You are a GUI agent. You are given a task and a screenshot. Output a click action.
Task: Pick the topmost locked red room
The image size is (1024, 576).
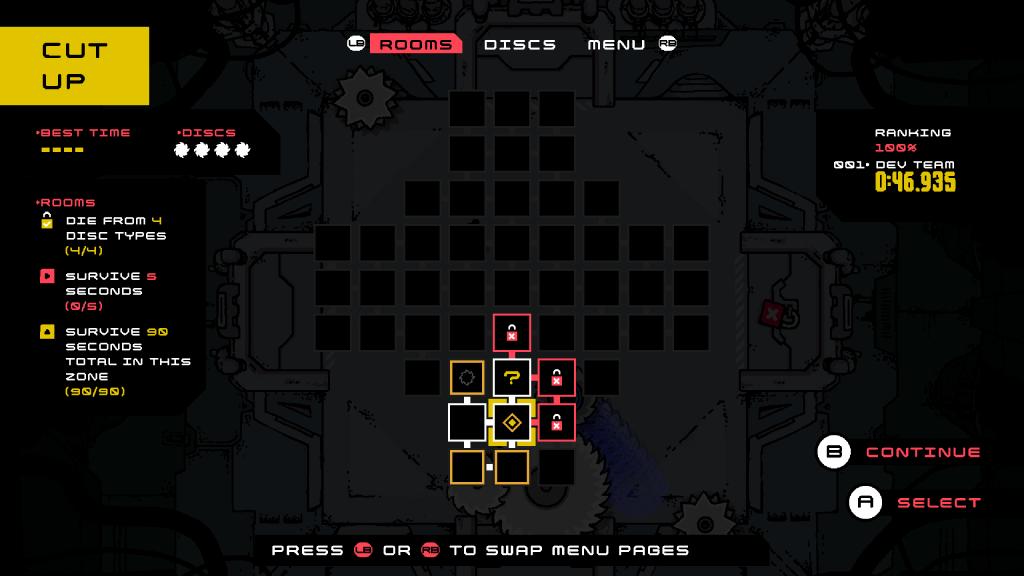tap(512, 332)
